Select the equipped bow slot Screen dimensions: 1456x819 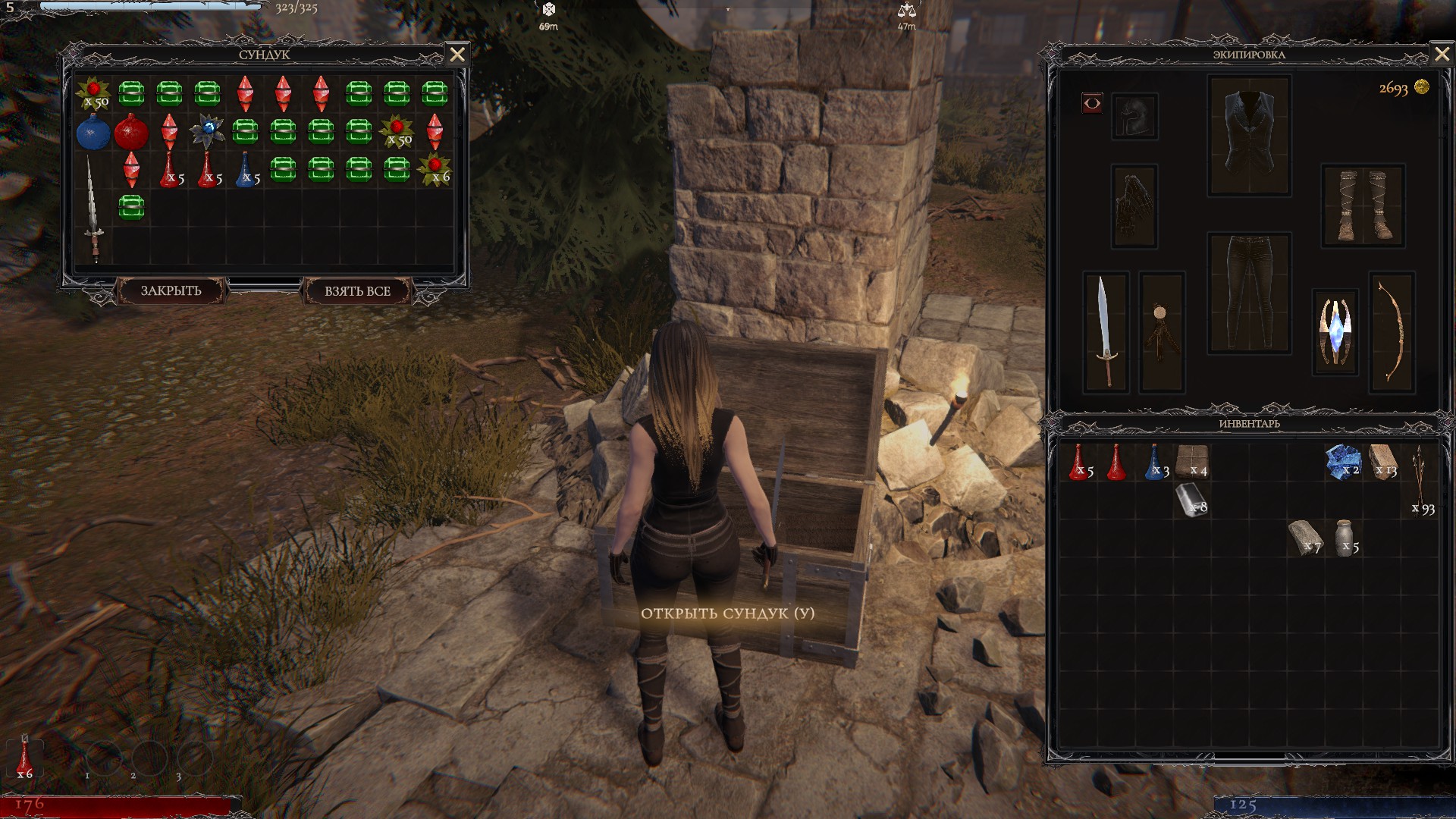tap(1392, 331)
